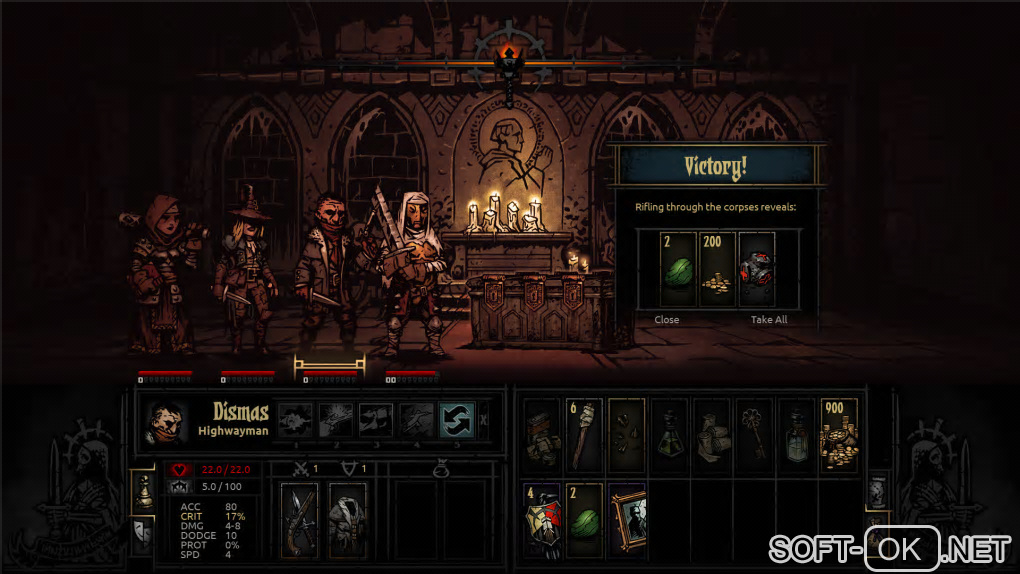The height and width of the screenshot is (574, 1020).
Task: Select the 900 gold stack in inventory
Action: pos(838,436)
